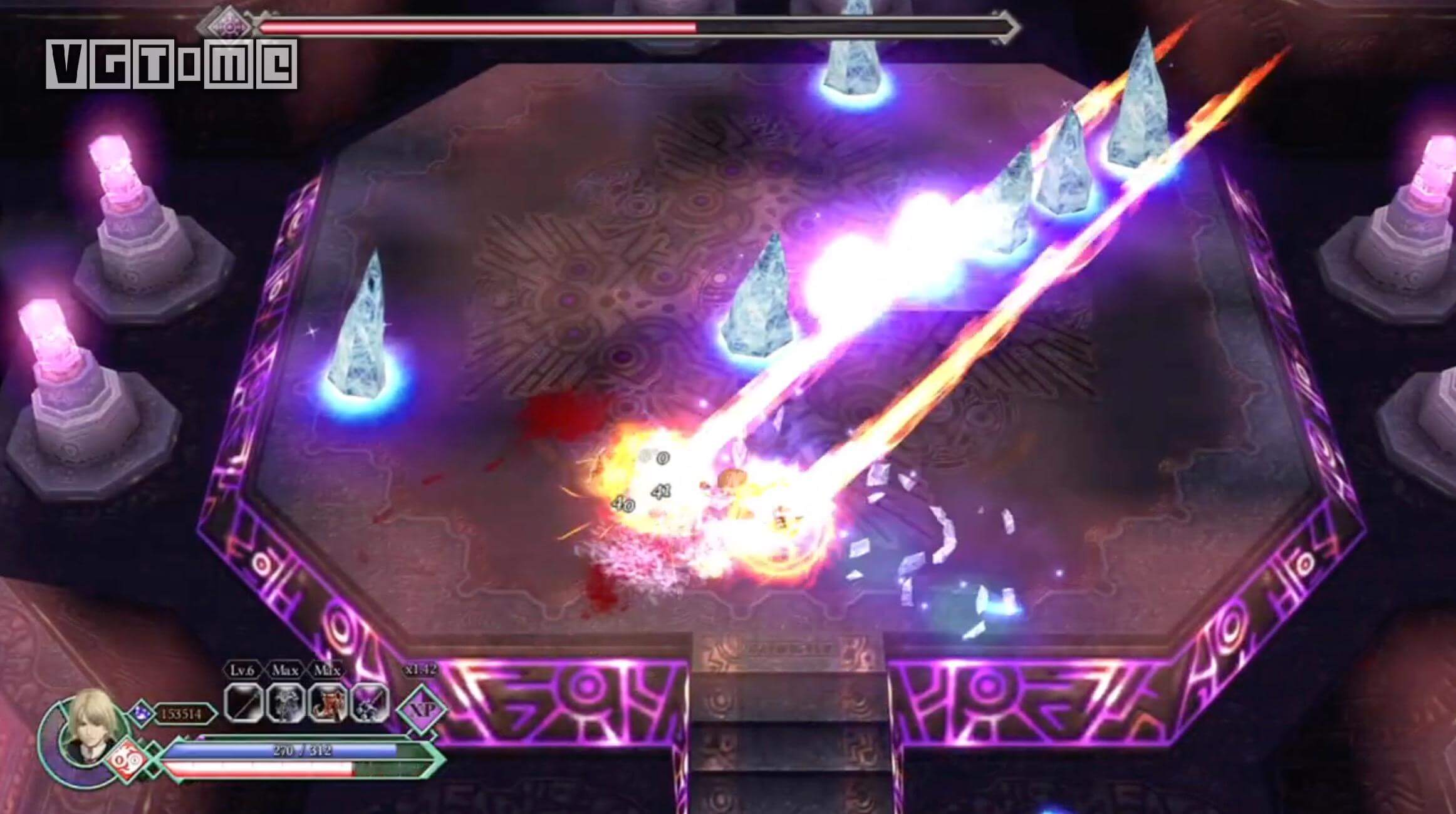1456x814 pixels.
Task: Select the staff weapon slot
Action: click(x=243, y=703)
